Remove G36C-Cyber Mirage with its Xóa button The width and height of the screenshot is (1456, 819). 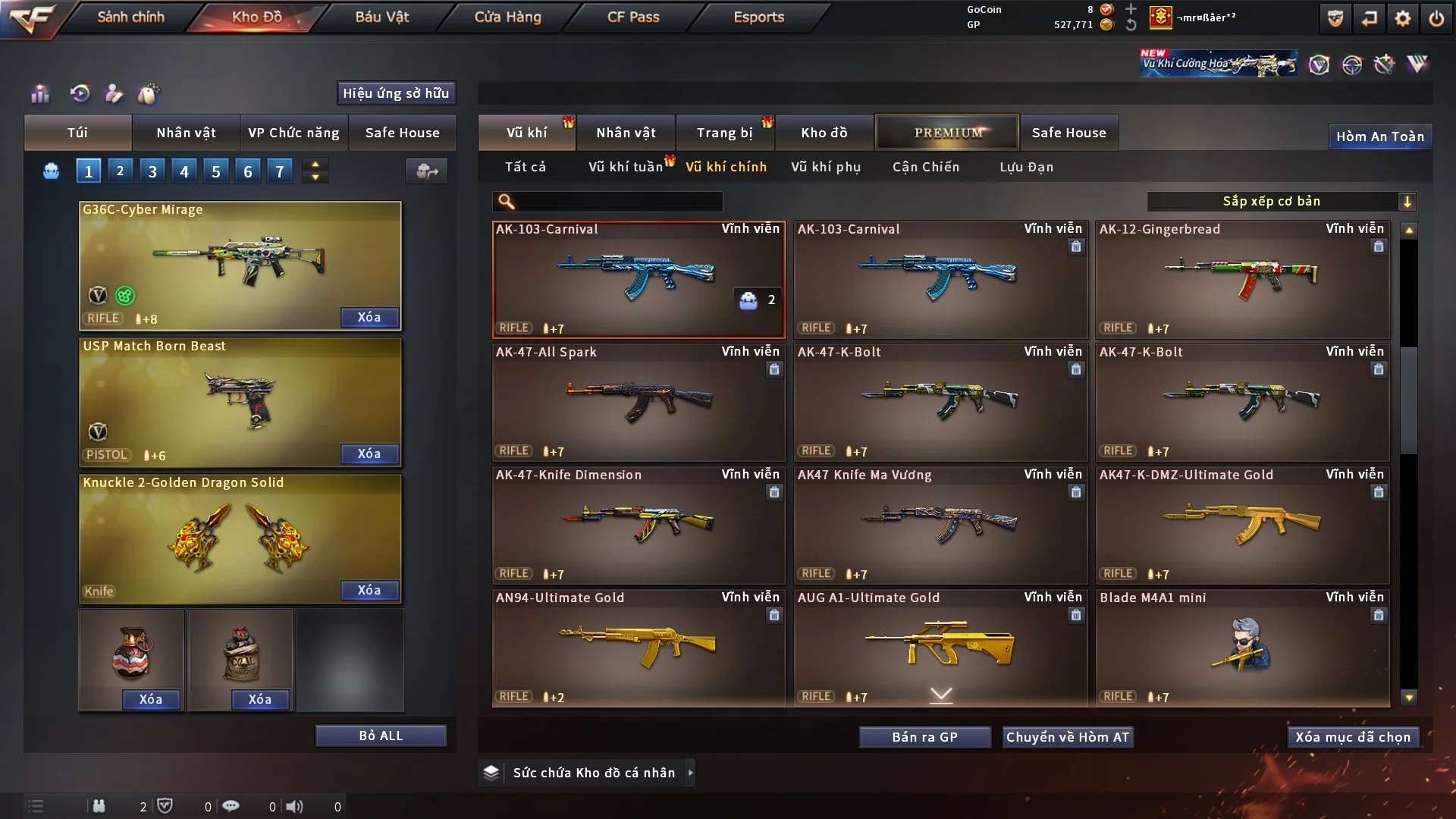point(369,317)
